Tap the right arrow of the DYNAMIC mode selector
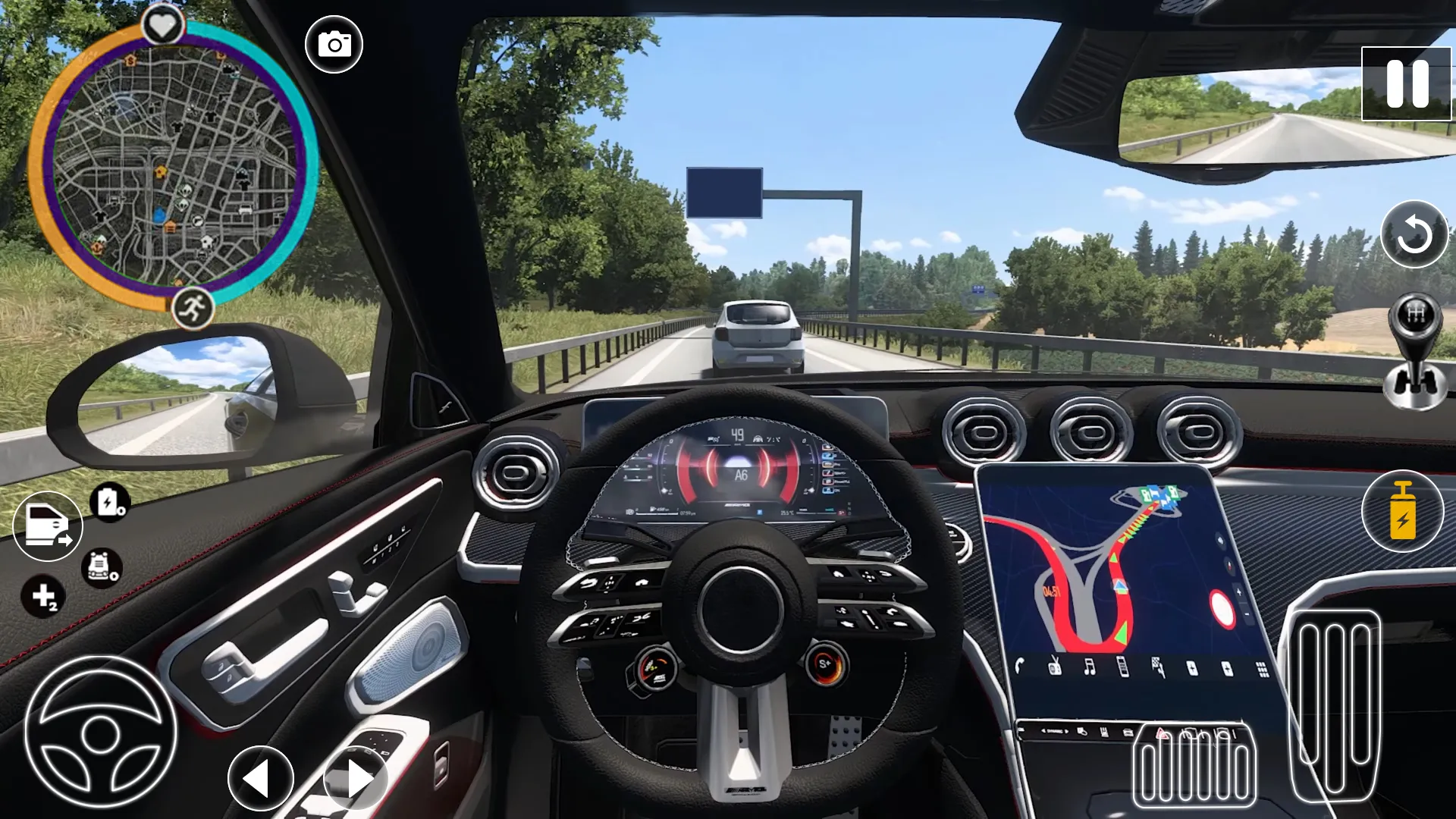Image resolution: width=1456 pixels, height=819 pixels. click(x=1067, y=732)
